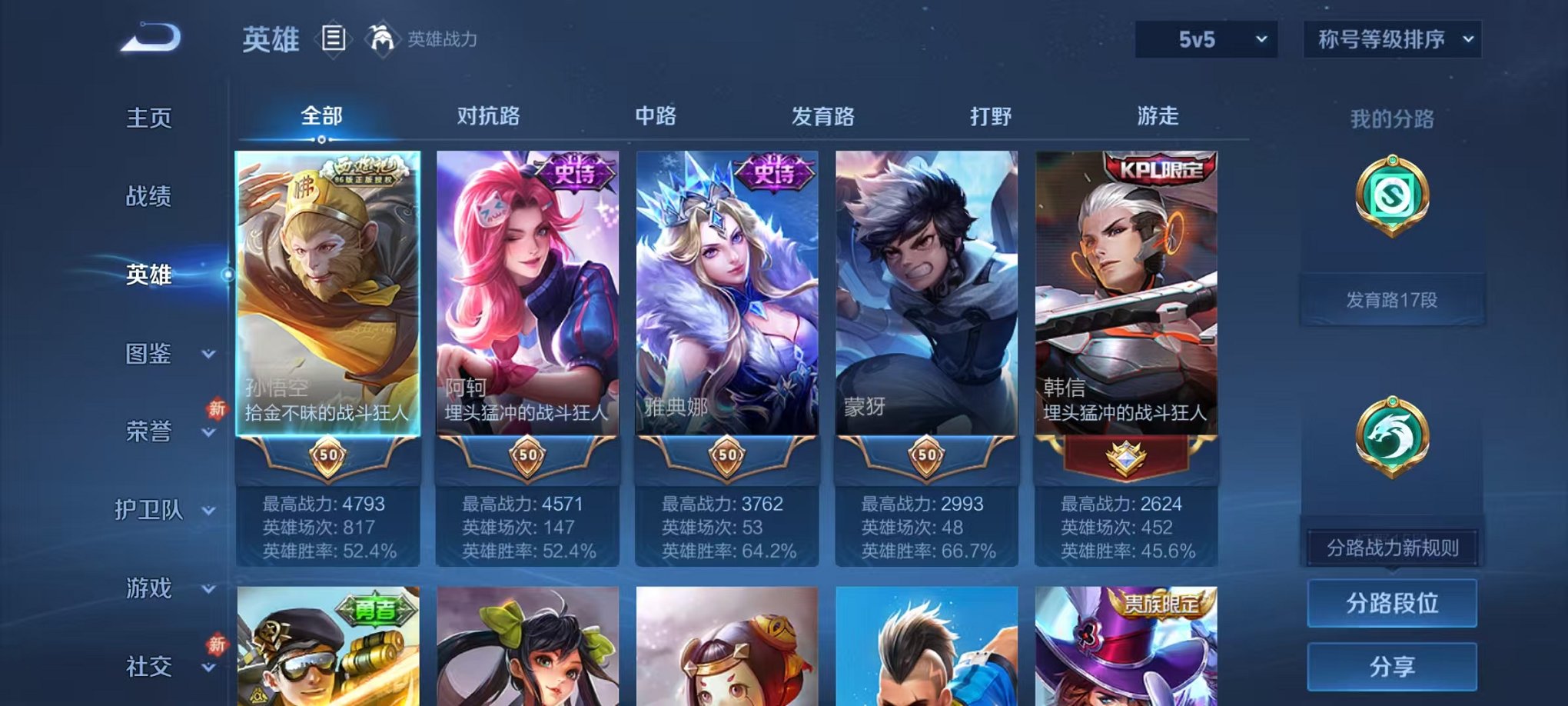The height and width of the screenshot is (706, 1568).
Task: Open the 称号等级排序 sorting dropdown
Action: click(x=1390, y=37)
